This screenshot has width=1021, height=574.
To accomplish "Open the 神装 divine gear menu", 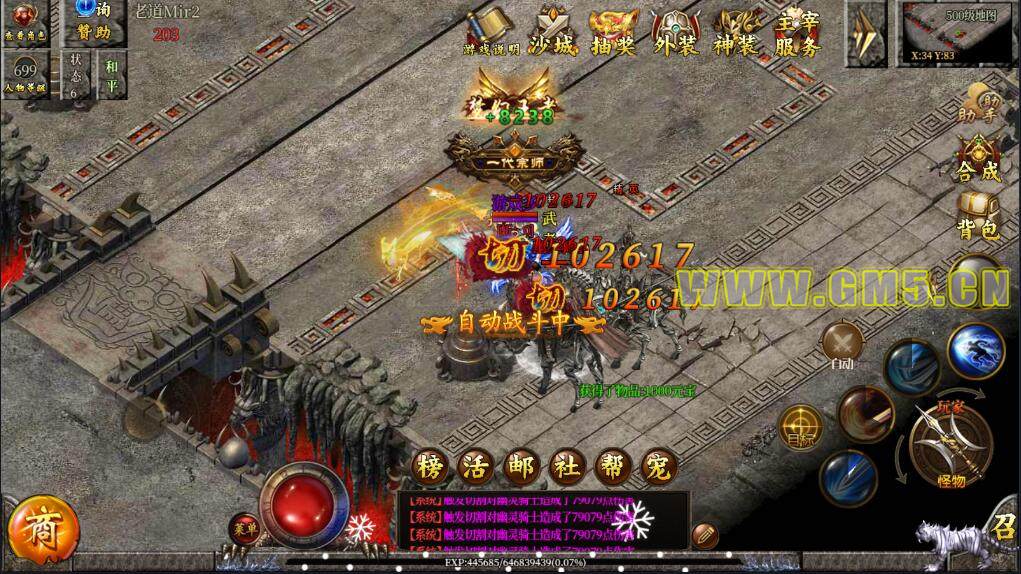I will coord(737,33).
